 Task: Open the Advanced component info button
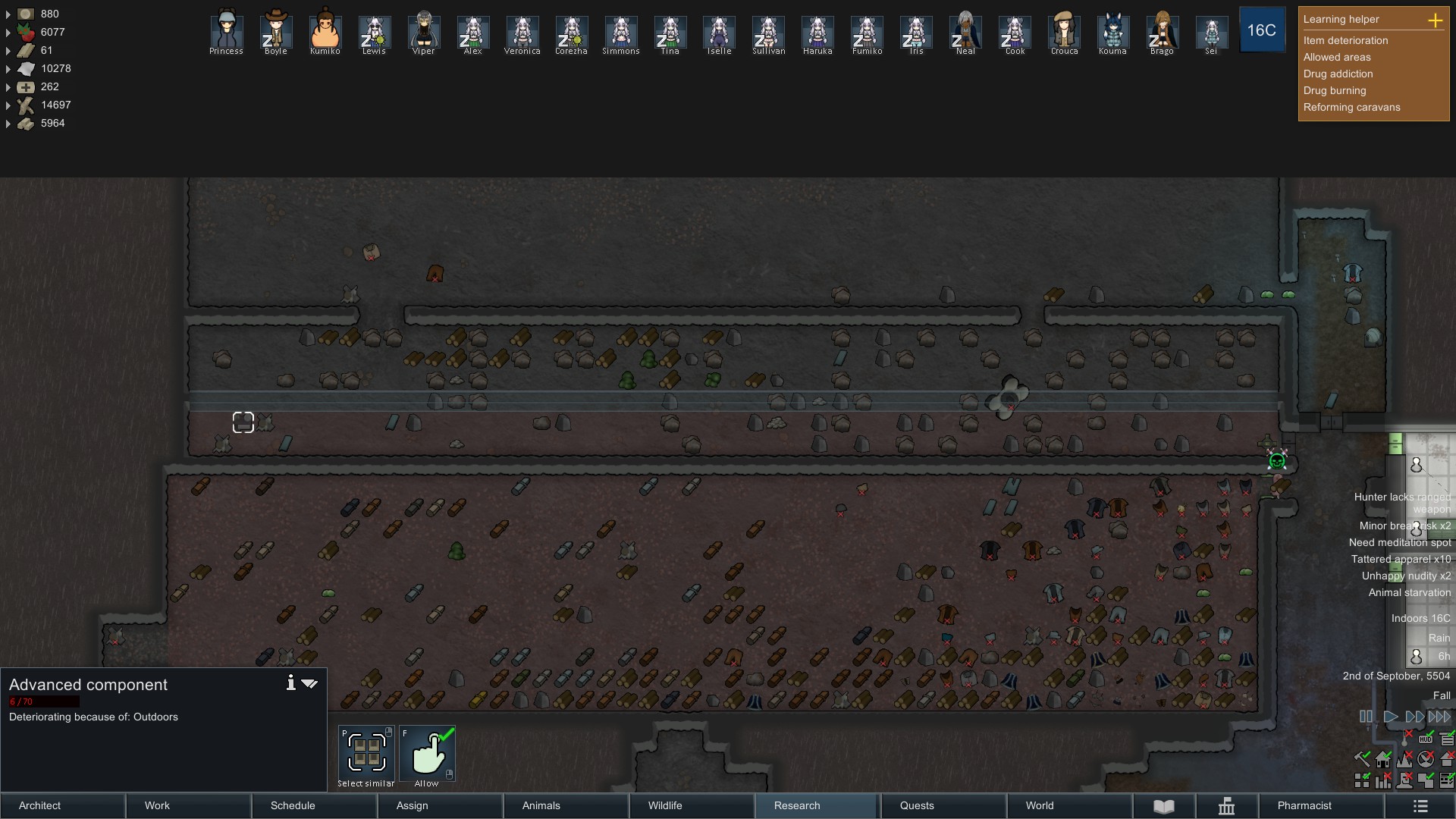tap(290, 683)
